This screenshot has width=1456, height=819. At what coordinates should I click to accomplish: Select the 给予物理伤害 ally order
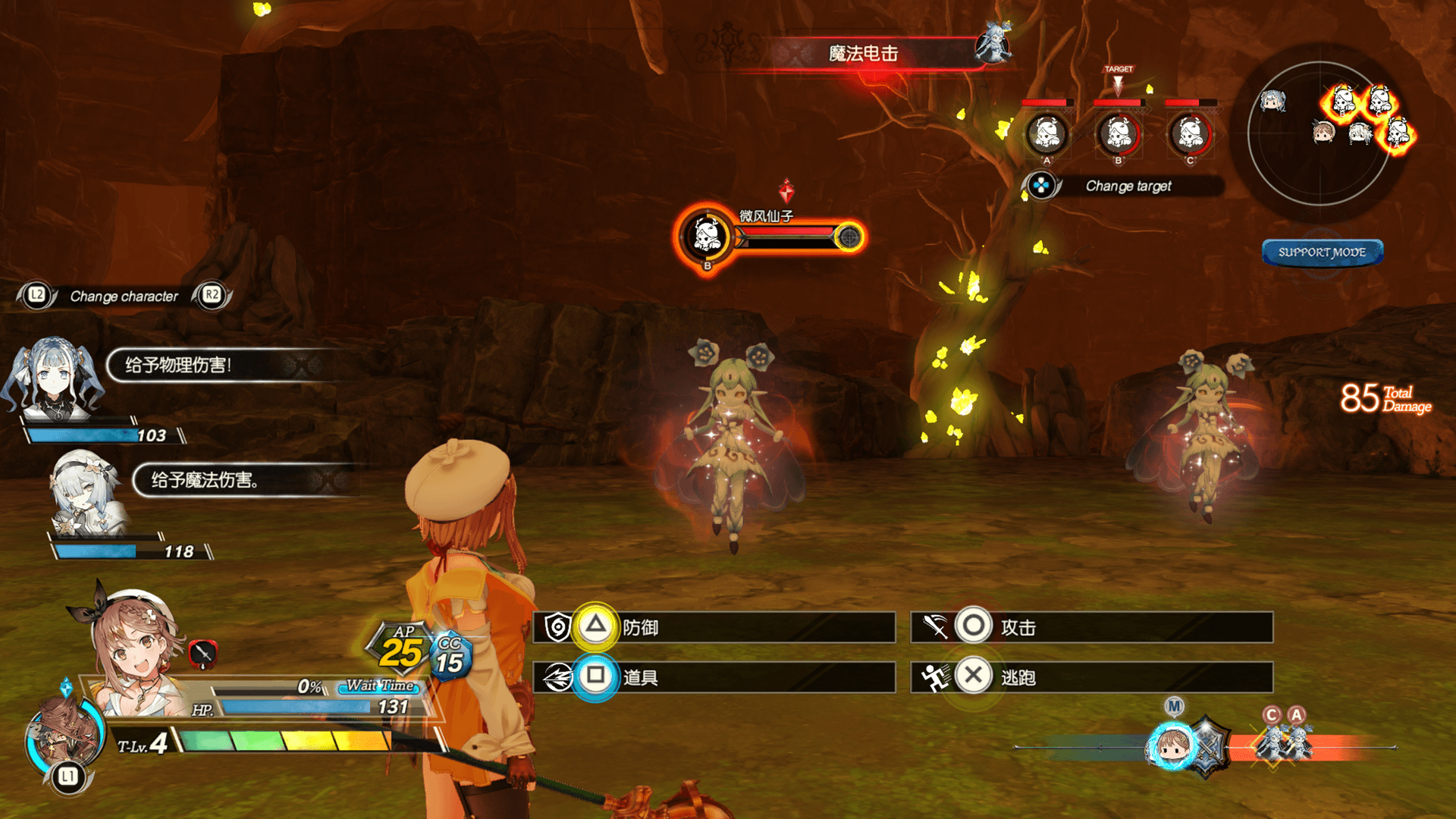[x=220, y=365]
